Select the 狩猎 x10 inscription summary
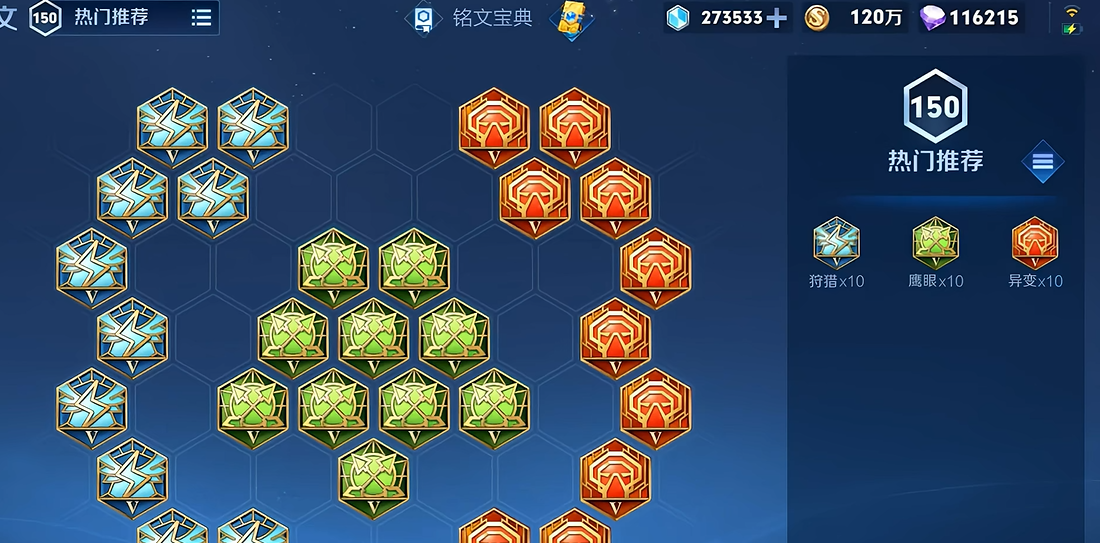The image size is (1100, 543). point(836,254)
